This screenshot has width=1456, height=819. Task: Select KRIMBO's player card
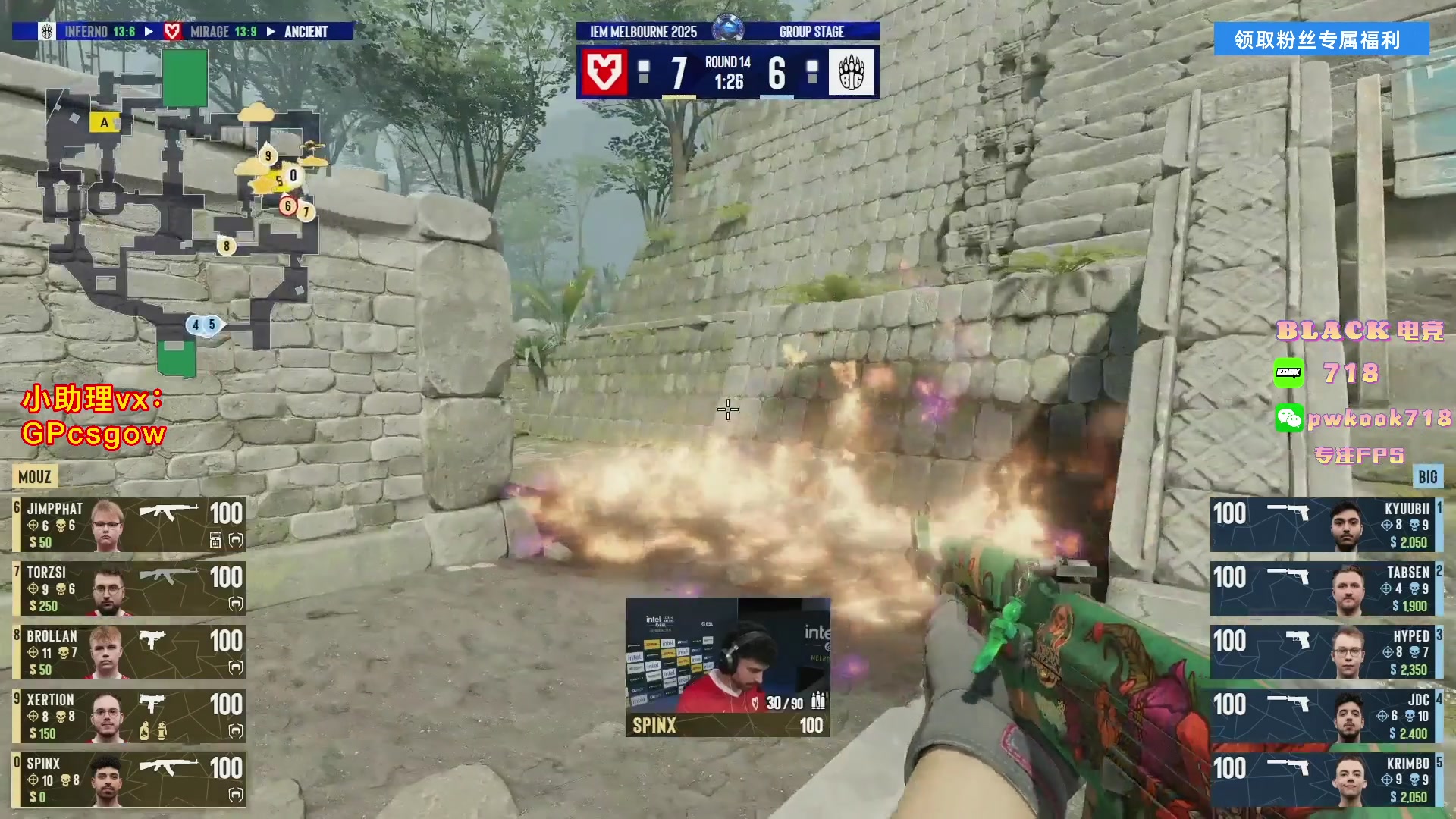1326,780
